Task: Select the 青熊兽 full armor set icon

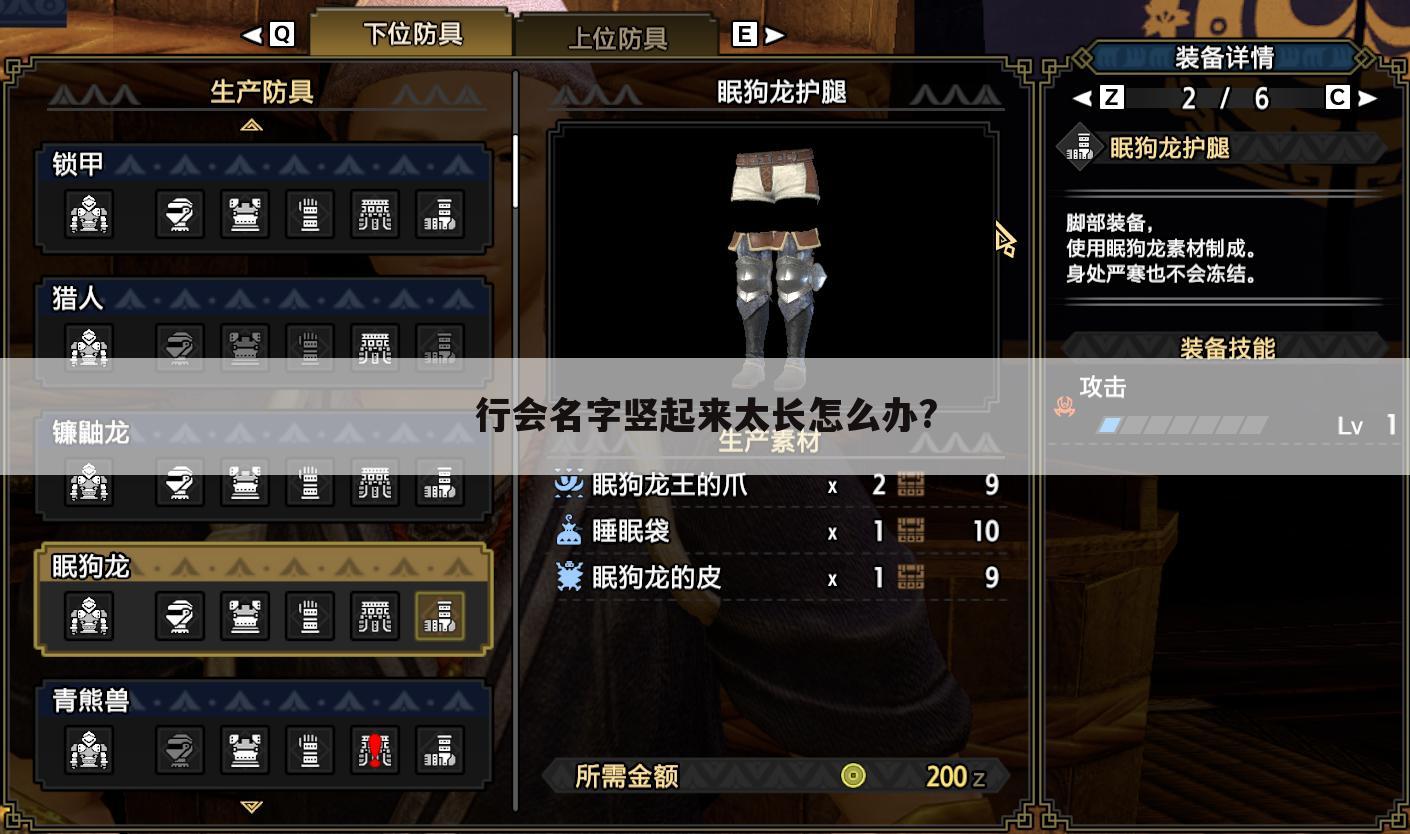Action: pos(89,750)
